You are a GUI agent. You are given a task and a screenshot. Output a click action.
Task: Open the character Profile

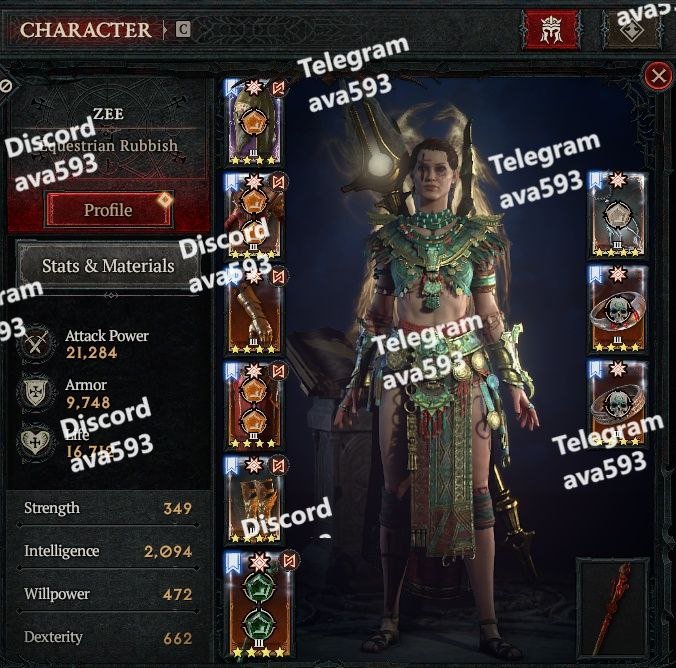(108, 210)
